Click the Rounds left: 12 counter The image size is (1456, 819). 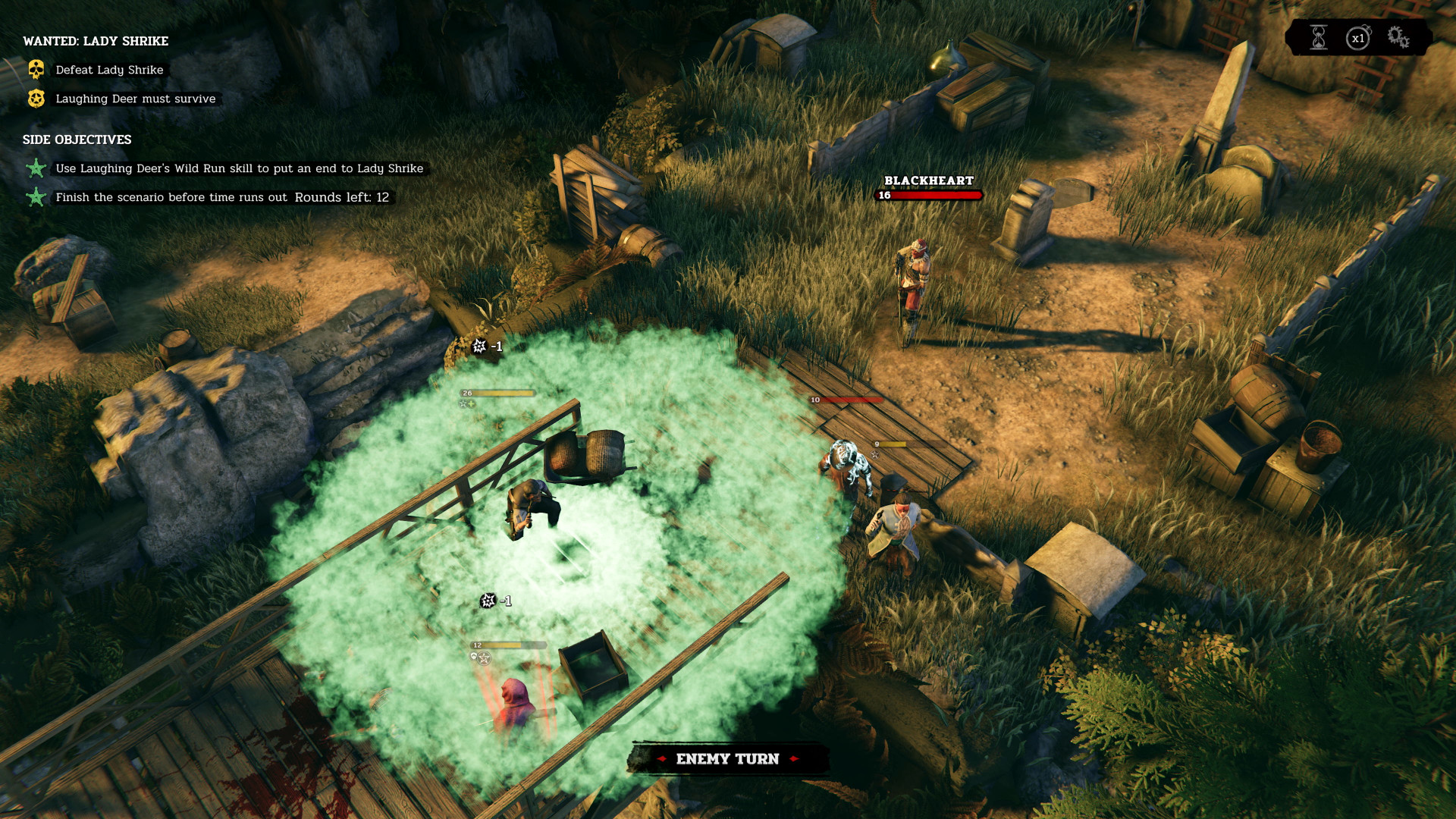coord(340,197)
